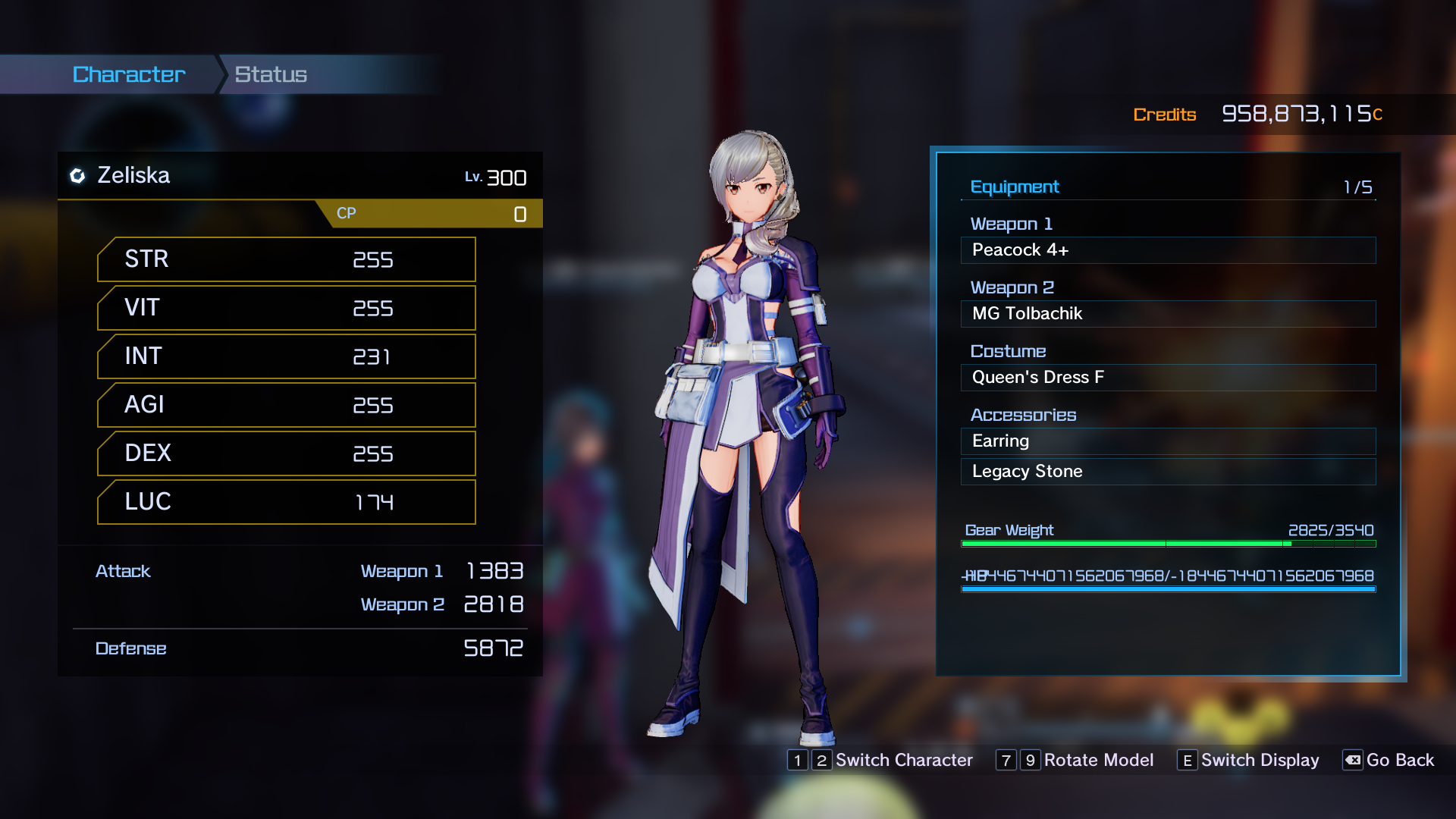
Task: Choose the LUC stat row
Action: pos(287,502)
